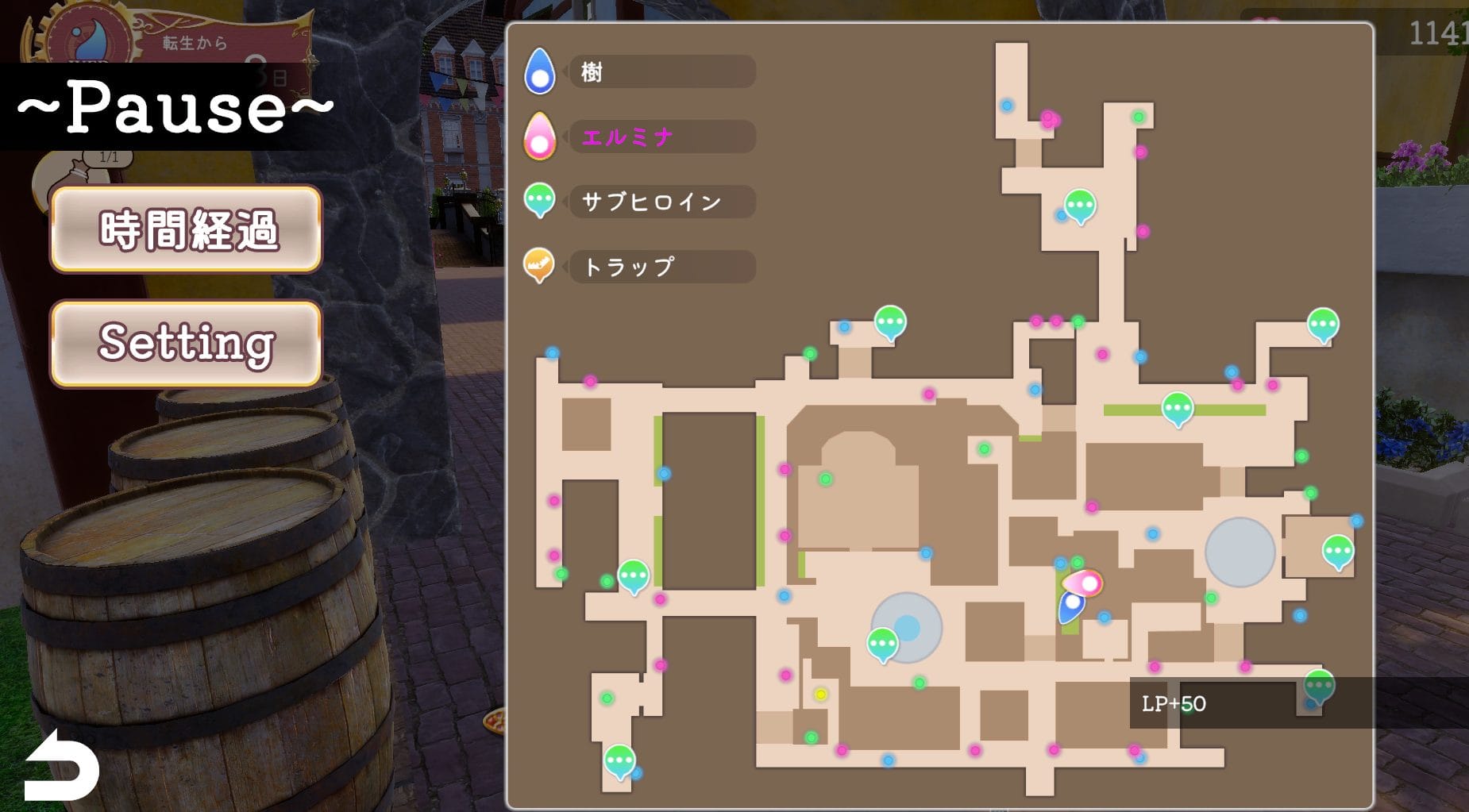Select the sub-heroine marker on the fountain circle
The image size is (1469, 812).
tap(882, 643)
